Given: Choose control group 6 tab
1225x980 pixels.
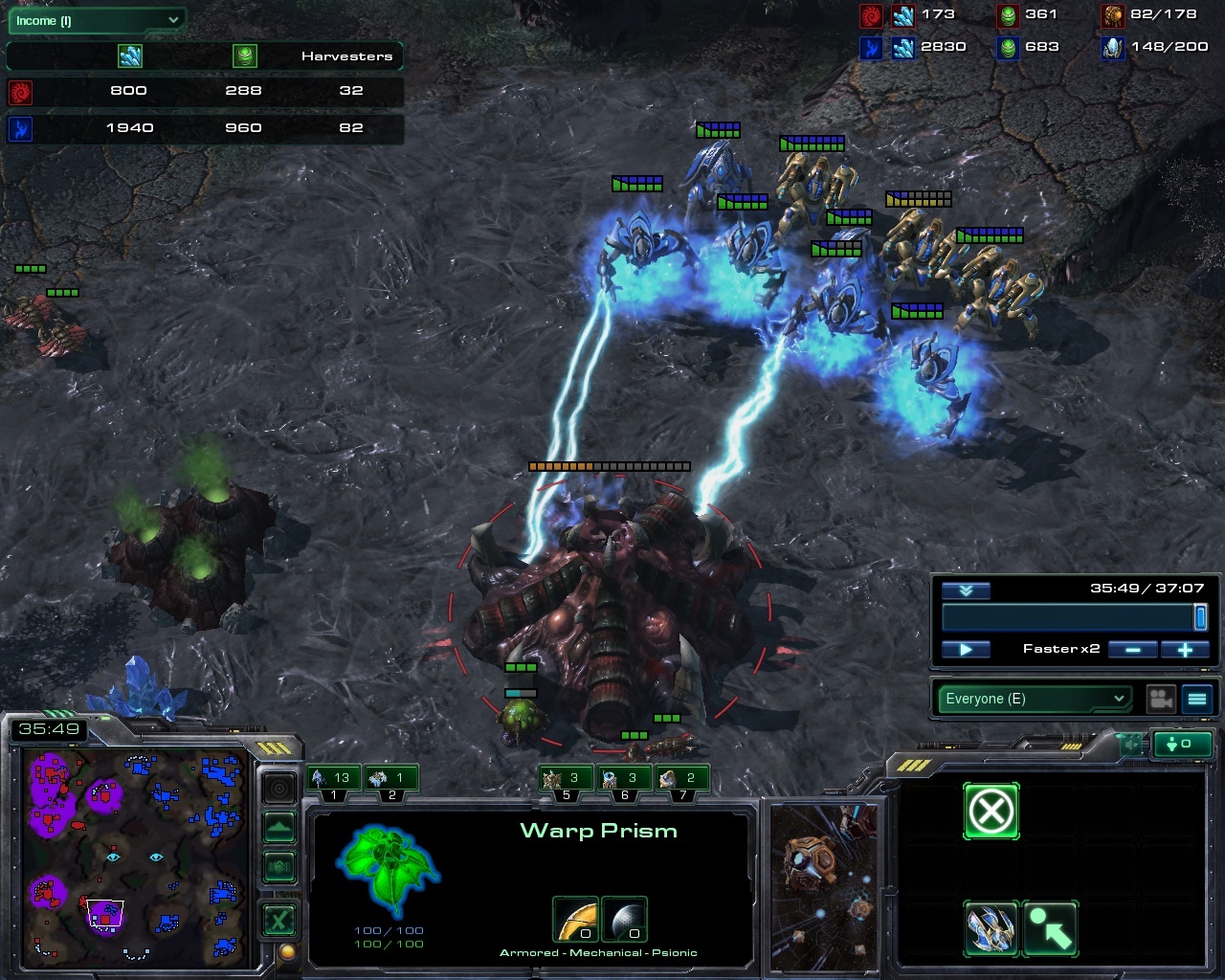Looking at the screenshot, I should coord(623,779).
